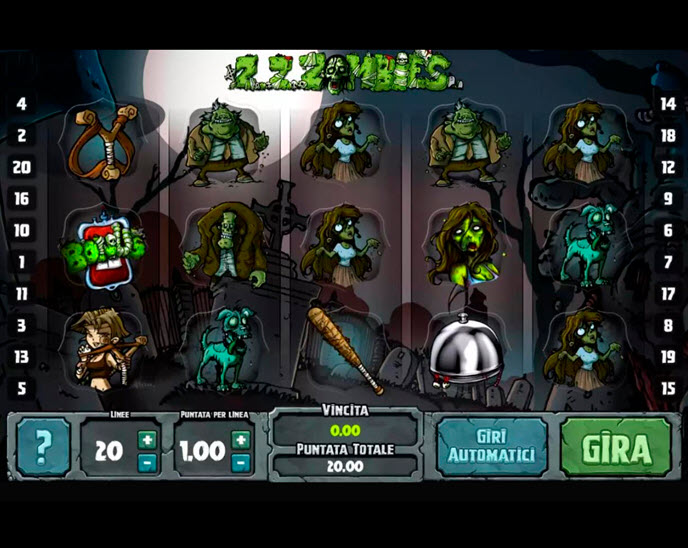
Task: Start auto spins with Giri Automatici
Action: (491, 447)
